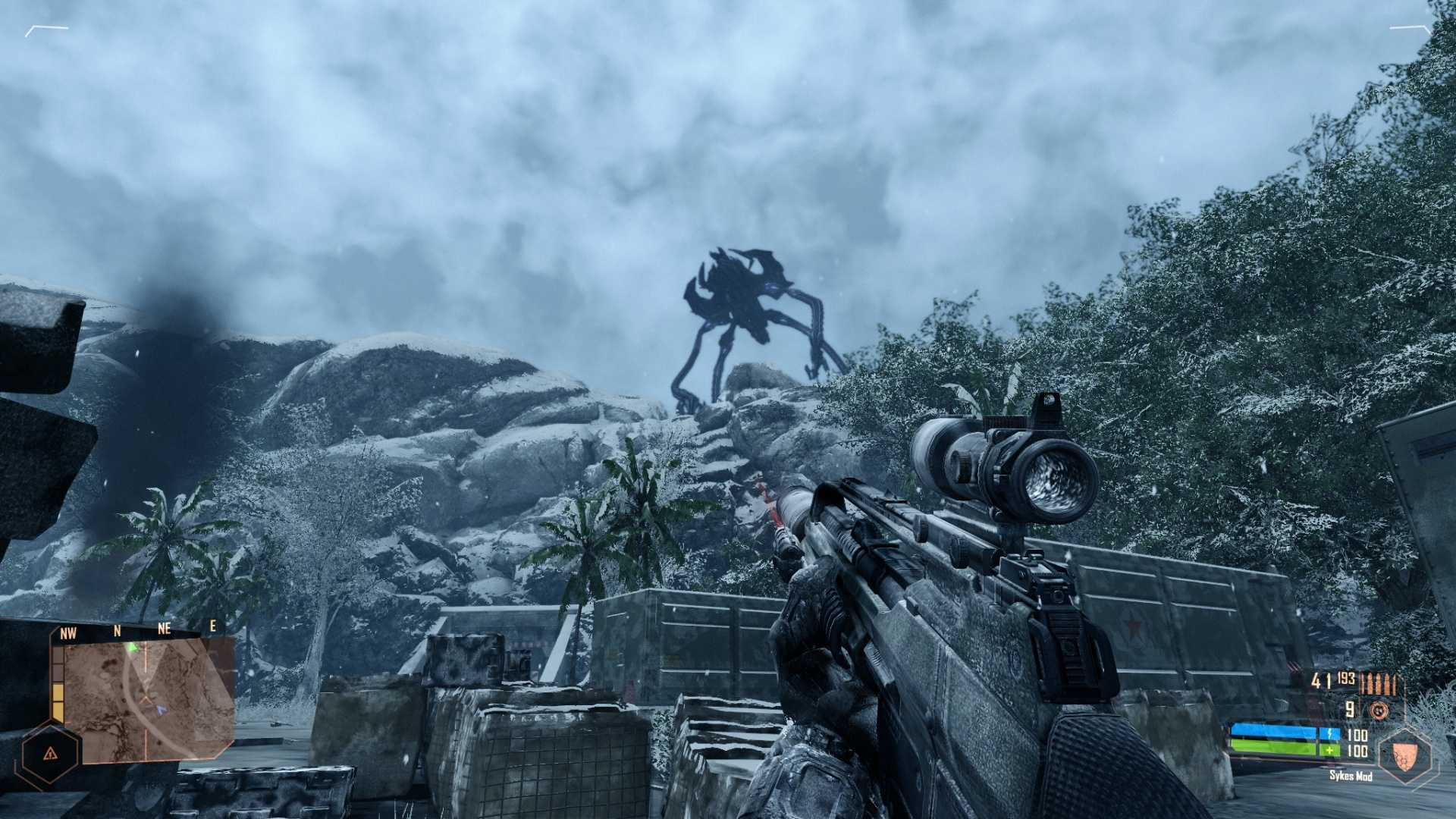
Task: Click the green cross health icon
Action: coord(1330,750)
